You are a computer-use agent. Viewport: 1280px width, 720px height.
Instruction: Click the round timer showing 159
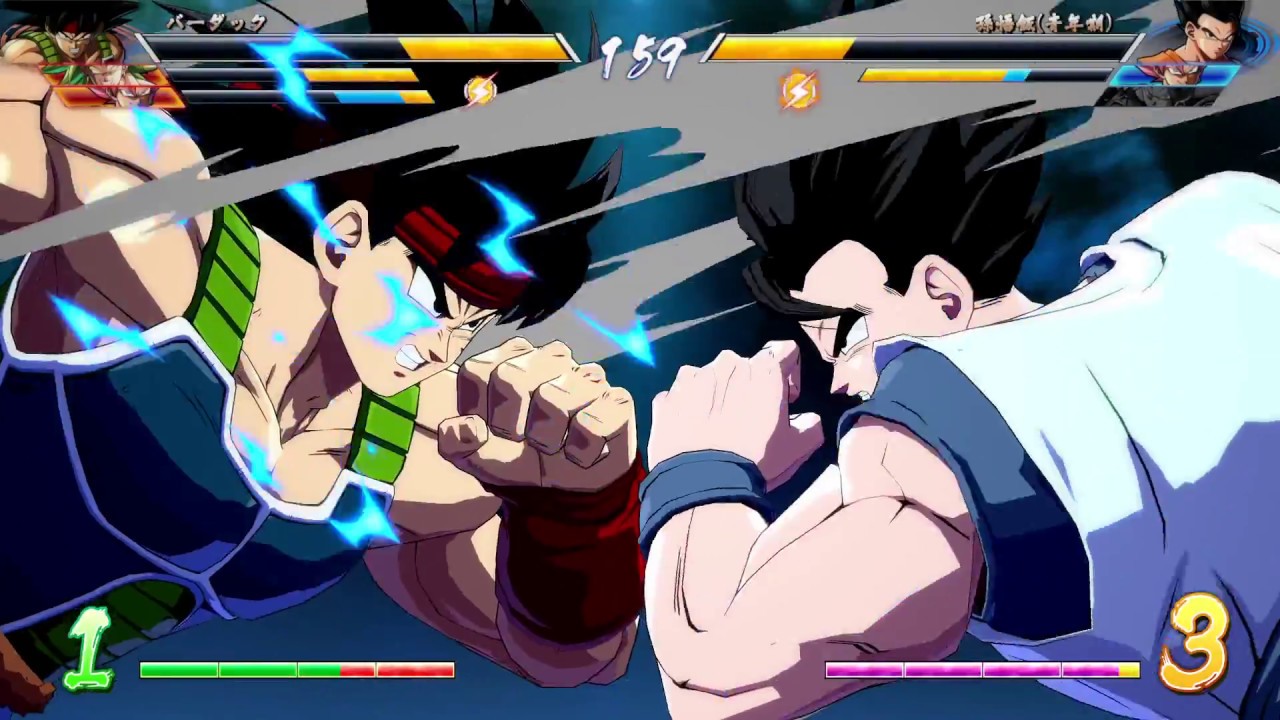click(640, 55)
